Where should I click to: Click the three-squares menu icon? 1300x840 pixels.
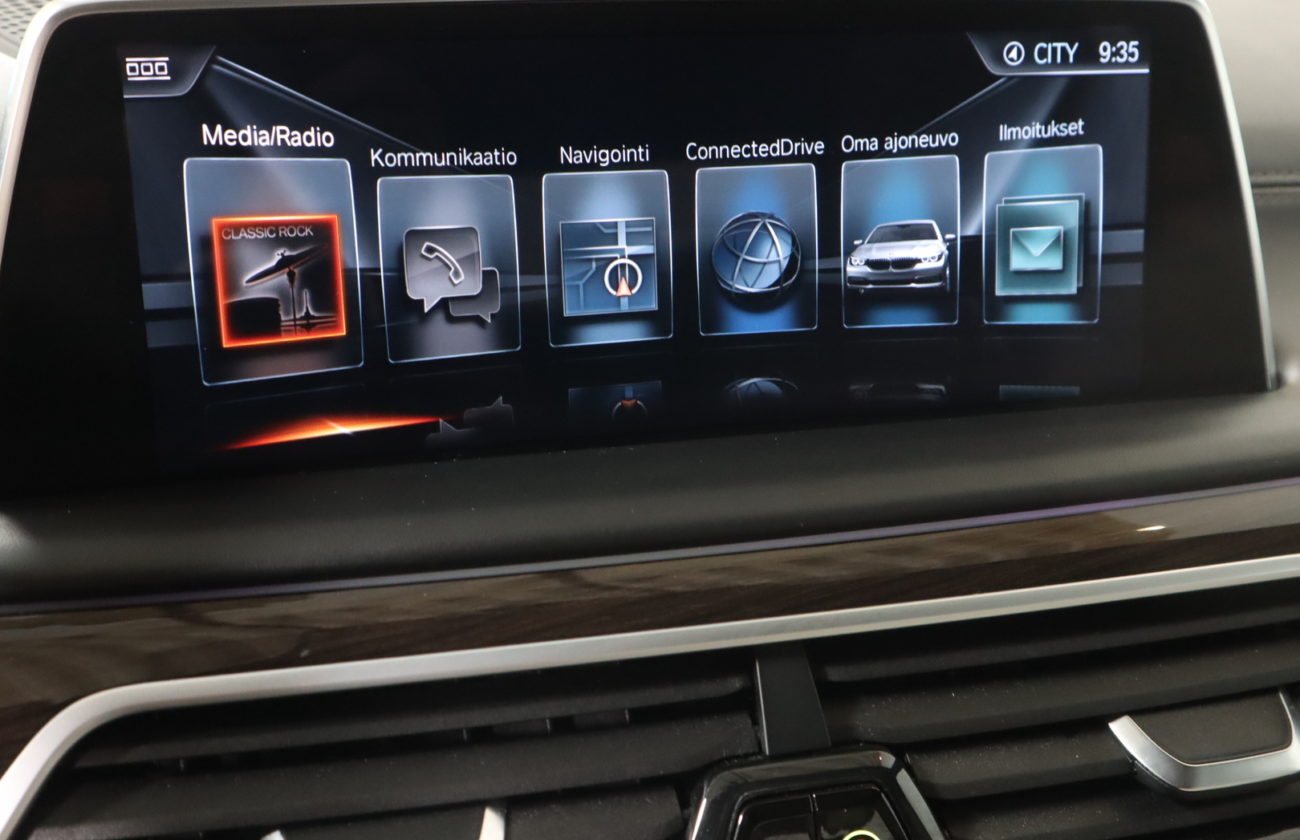coord(147,69)
